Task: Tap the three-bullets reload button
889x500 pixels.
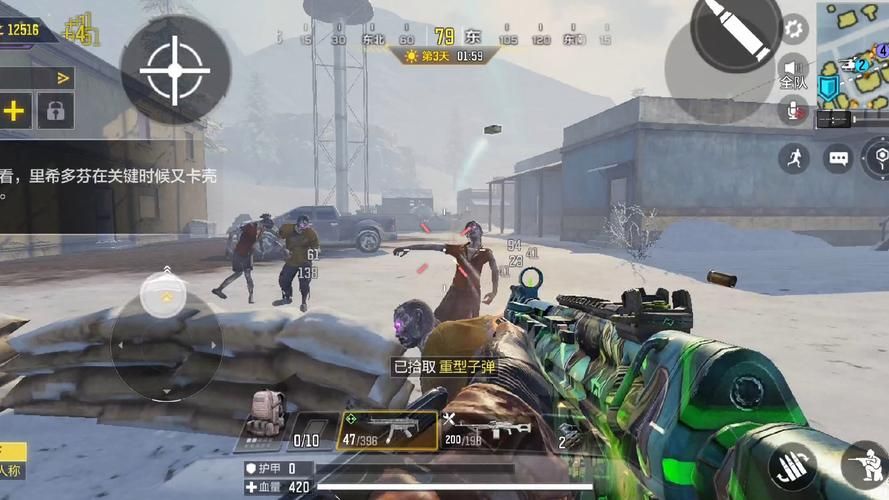Action: coord(793,466)
